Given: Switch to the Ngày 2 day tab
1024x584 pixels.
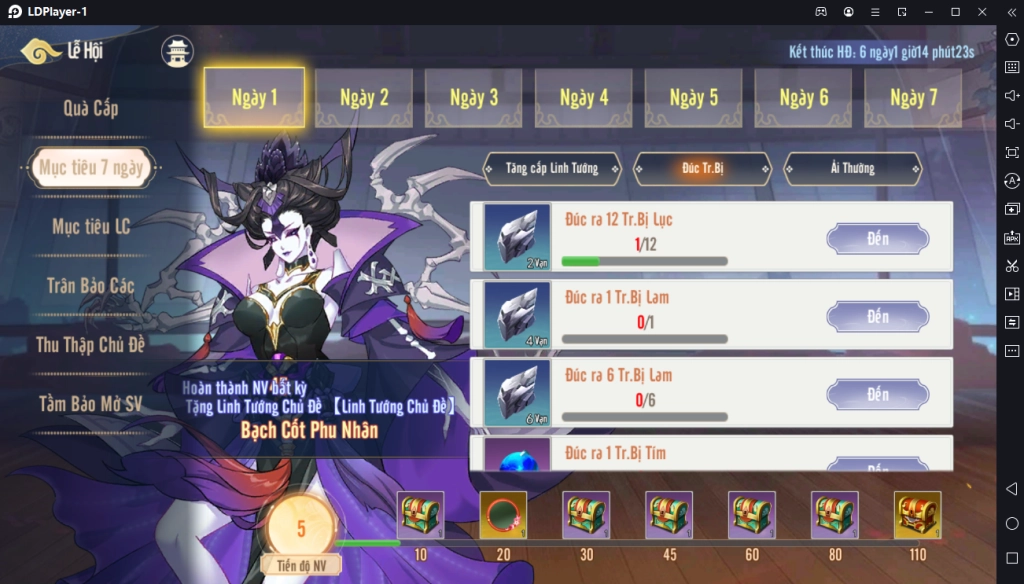Looking at the screenshot, I should coord(364,98).
